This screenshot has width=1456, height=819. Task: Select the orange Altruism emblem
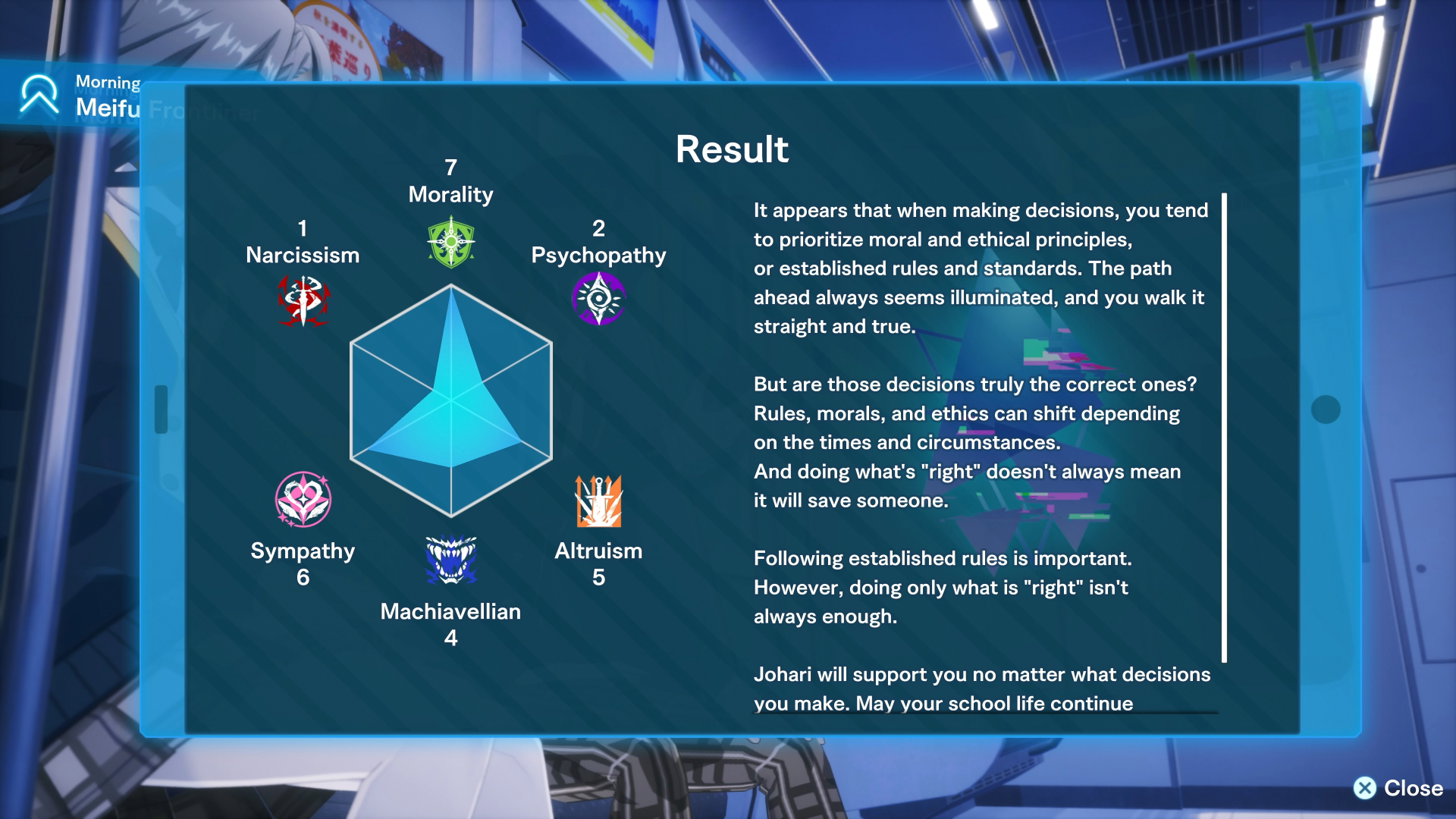pyautogui.click(x=598, y=501)
